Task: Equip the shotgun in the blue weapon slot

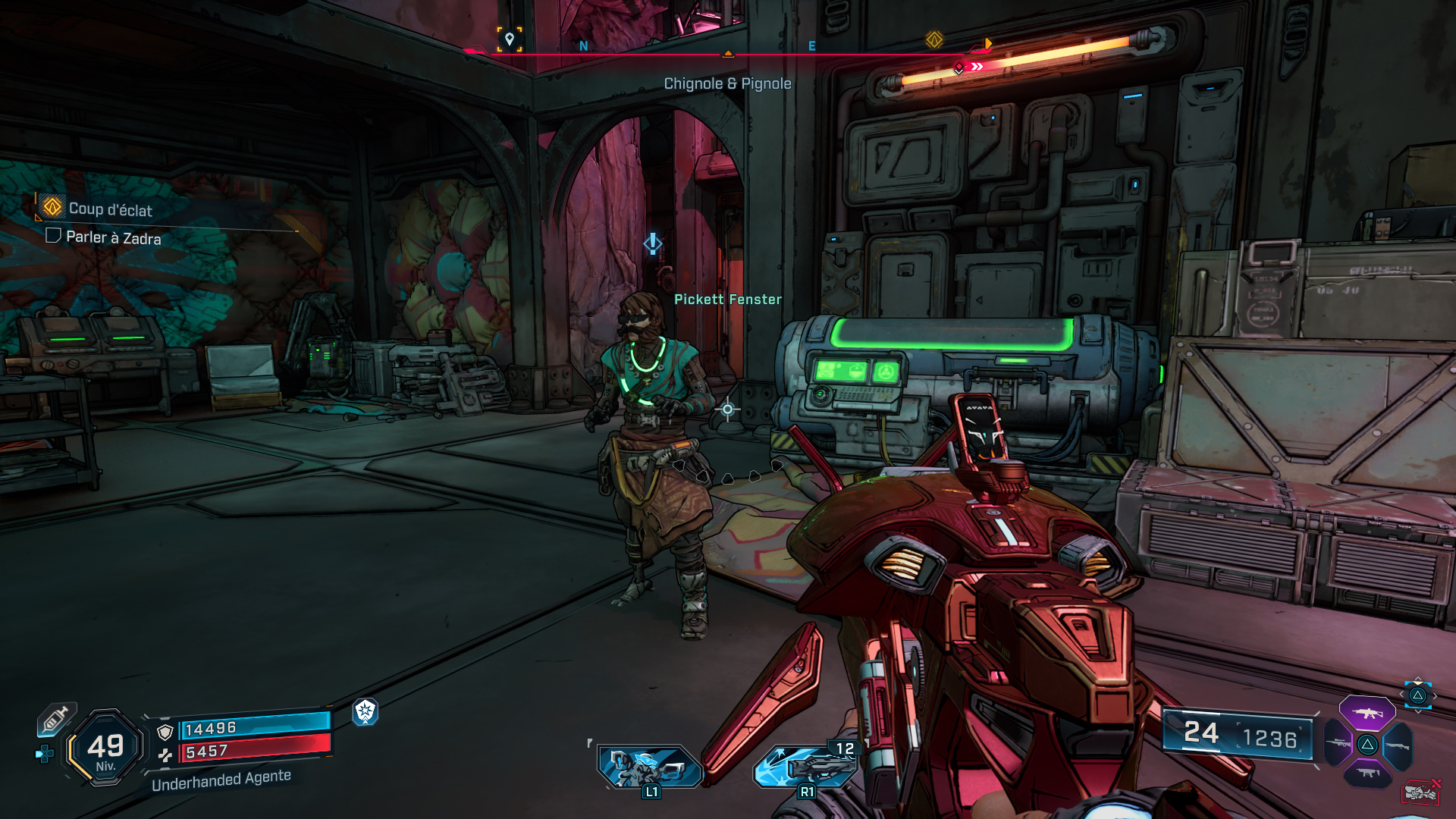Action: [1398, 745]
